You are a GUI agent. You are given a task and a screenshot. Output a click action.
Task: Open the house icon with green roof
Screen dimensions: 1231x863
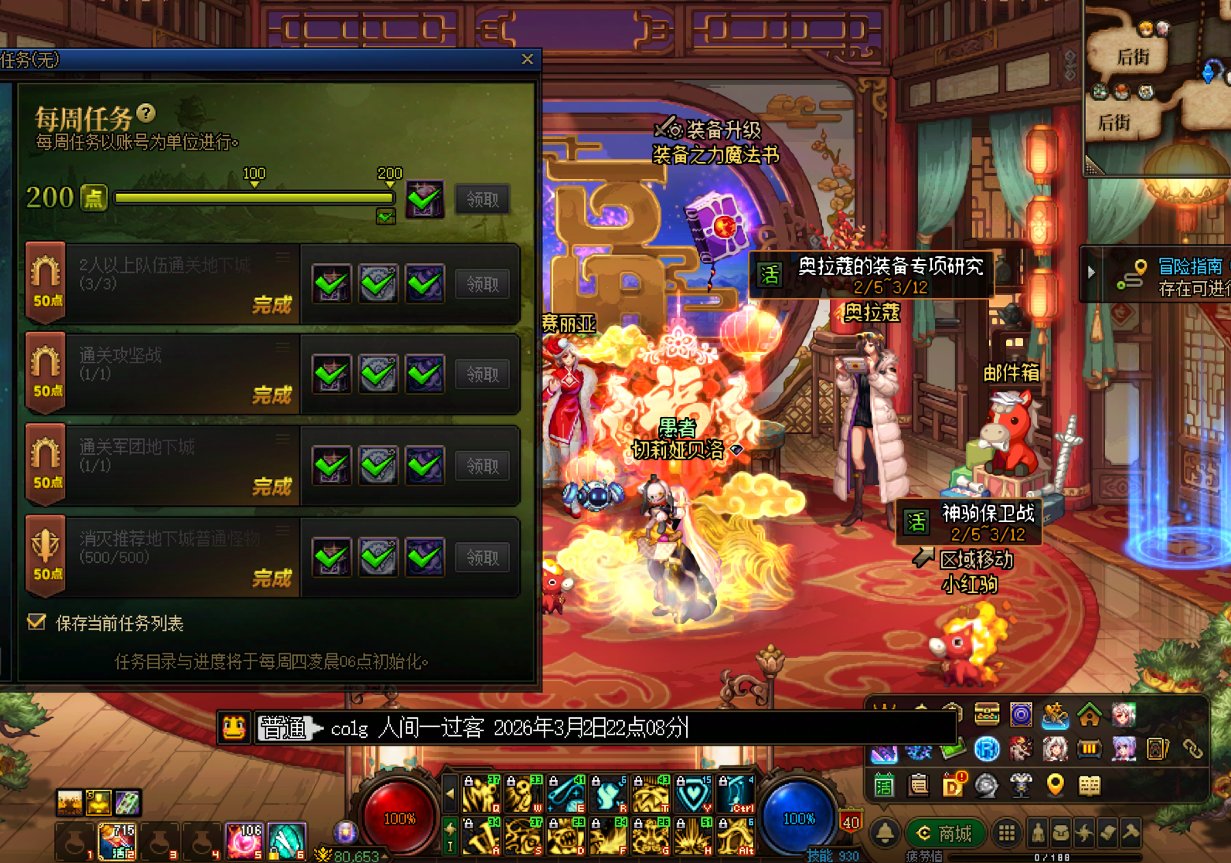coord(1089,714)
